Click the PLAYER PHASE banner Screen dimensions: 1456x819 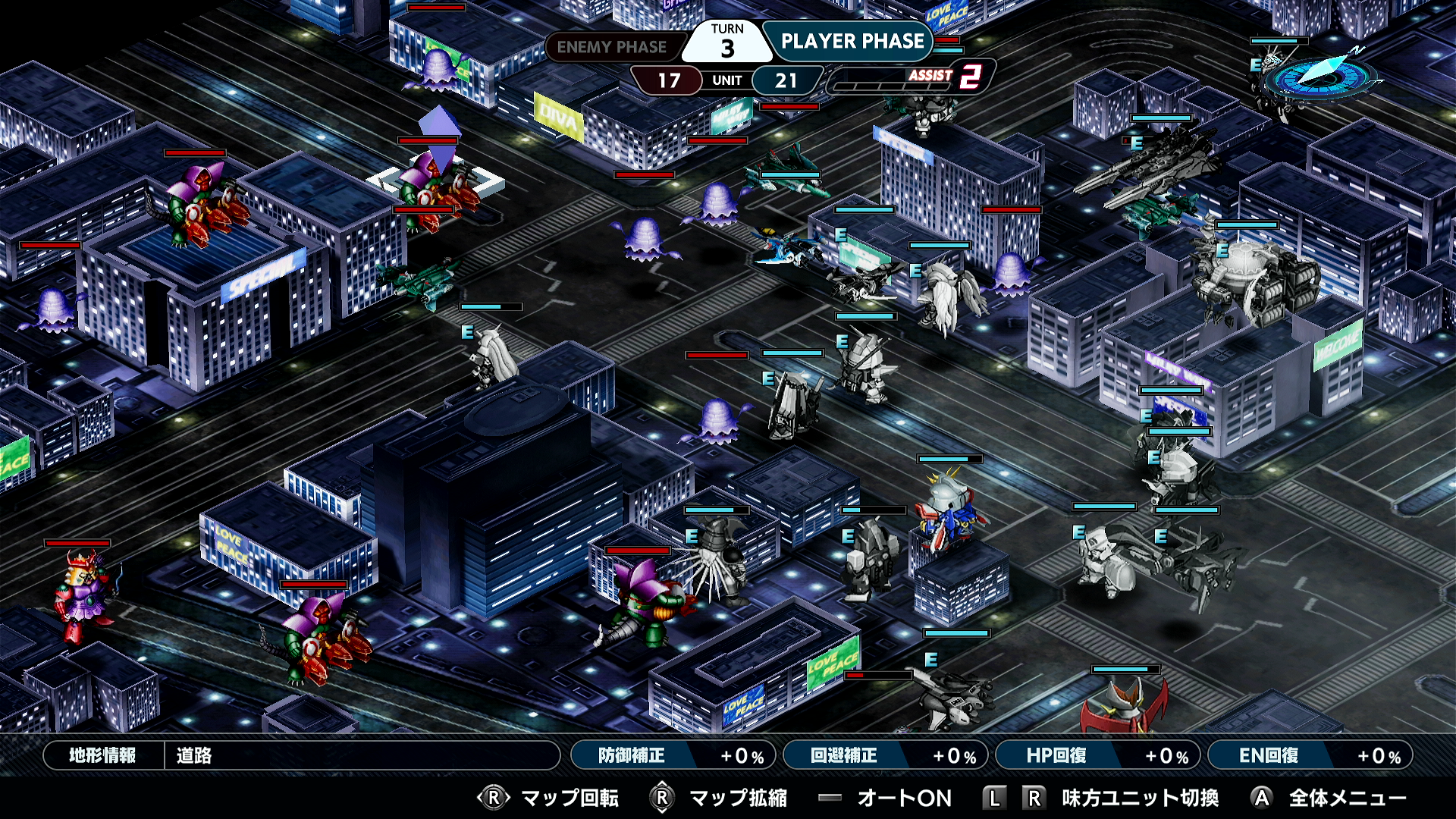[855, 42]
